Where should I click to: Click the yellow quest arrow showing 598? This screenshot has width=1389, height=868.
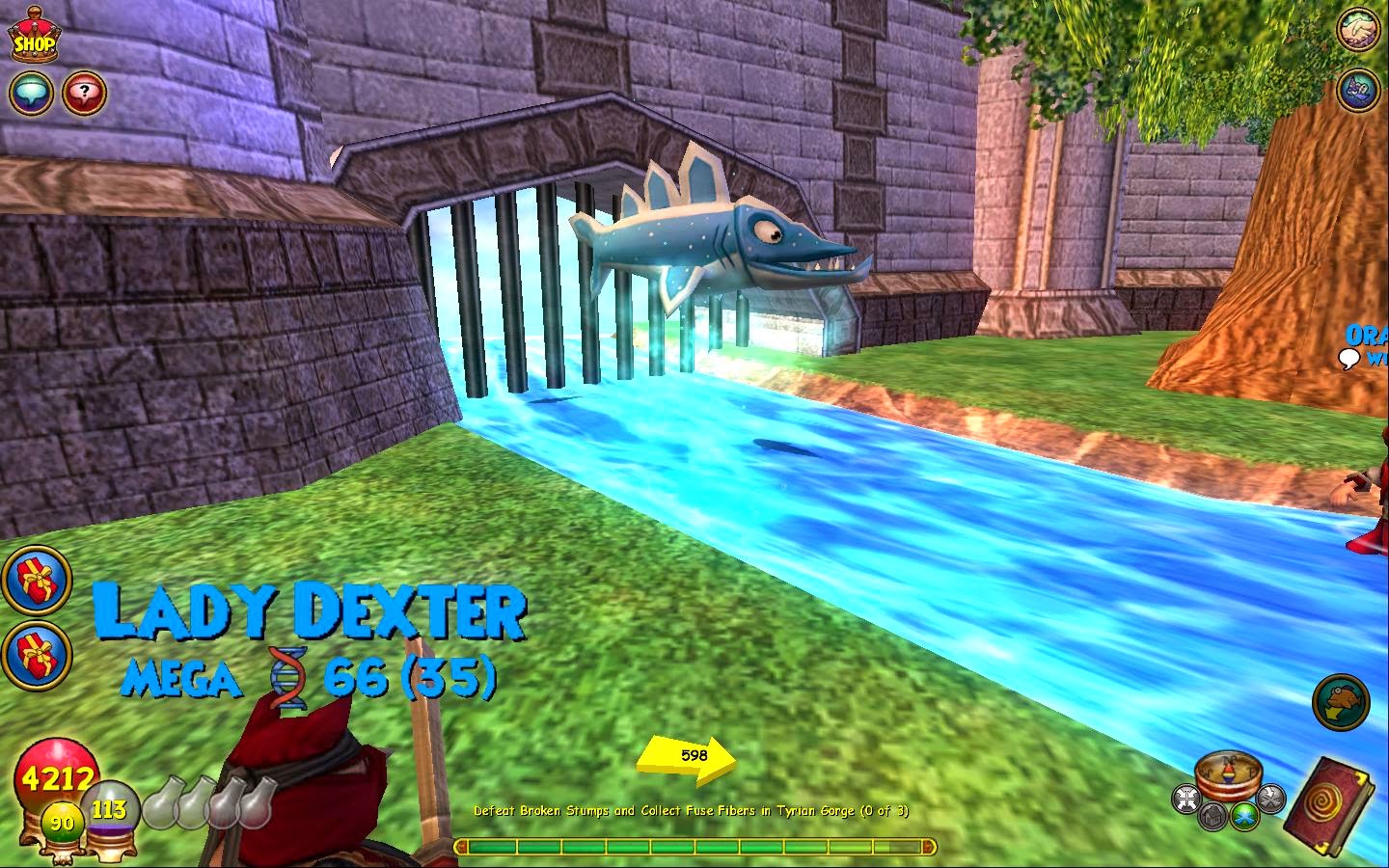691,755
